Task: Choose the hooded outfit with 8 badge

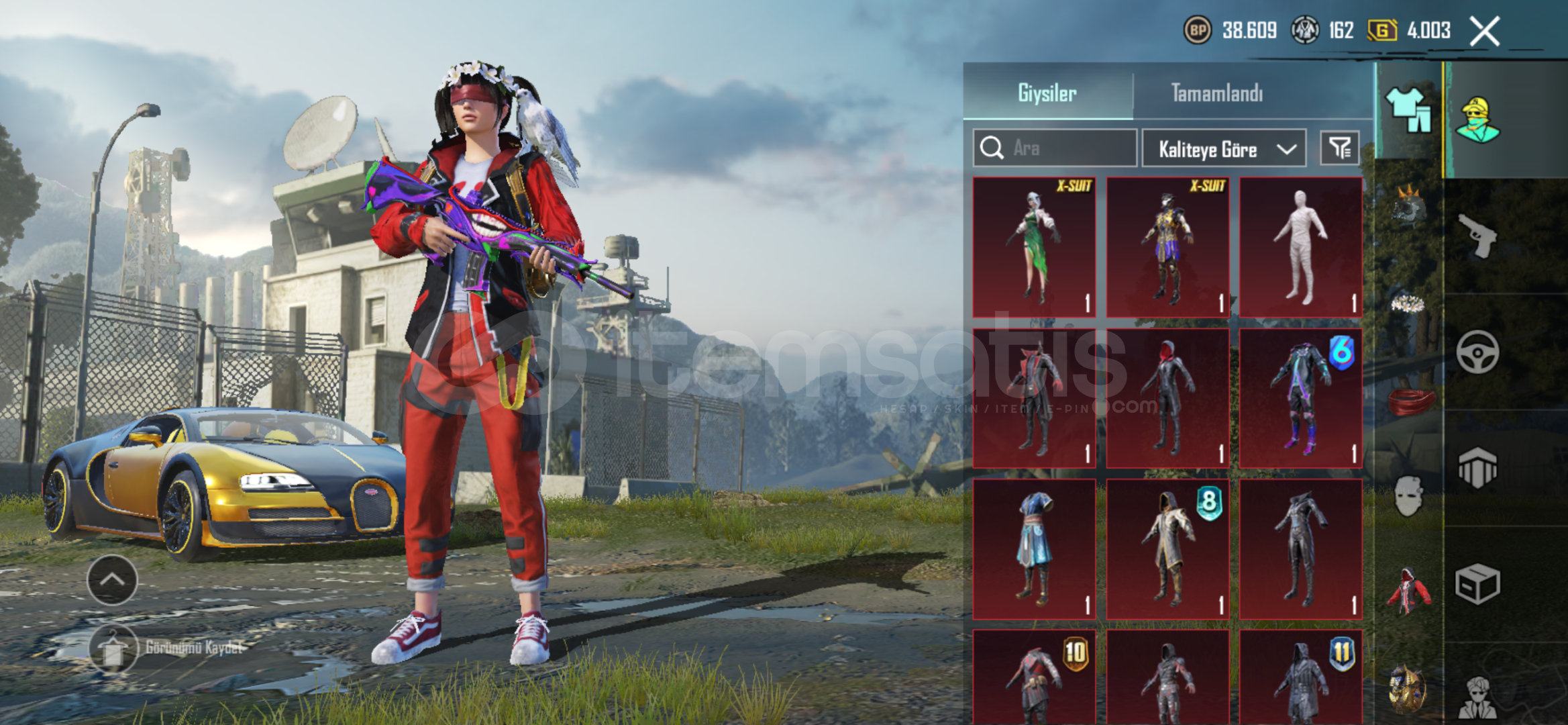Action: tap(1167, 548)
